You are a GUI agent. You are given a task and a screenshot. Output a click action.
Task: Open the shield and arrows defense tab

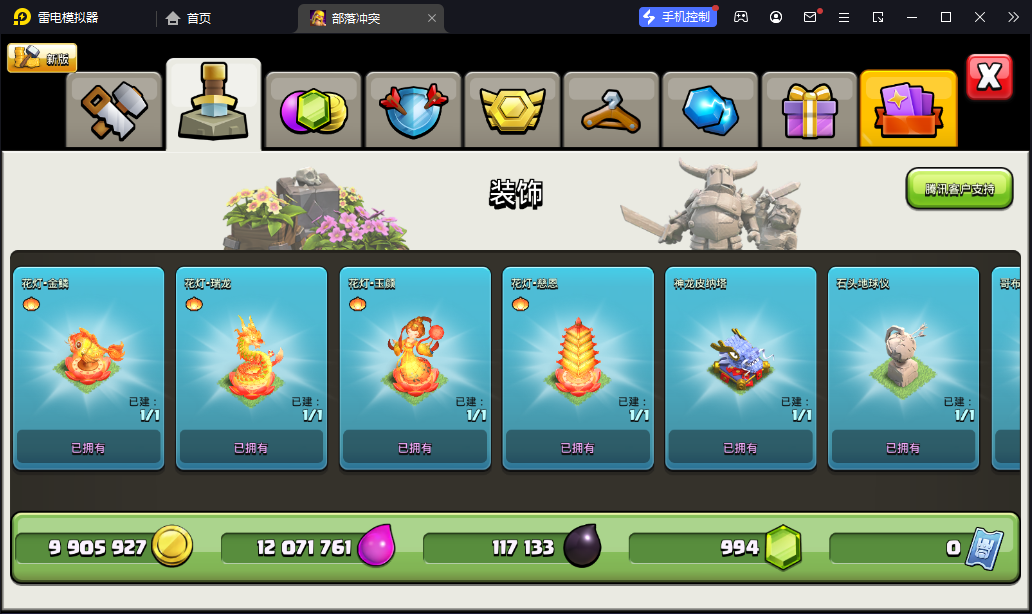pos(412,110)
